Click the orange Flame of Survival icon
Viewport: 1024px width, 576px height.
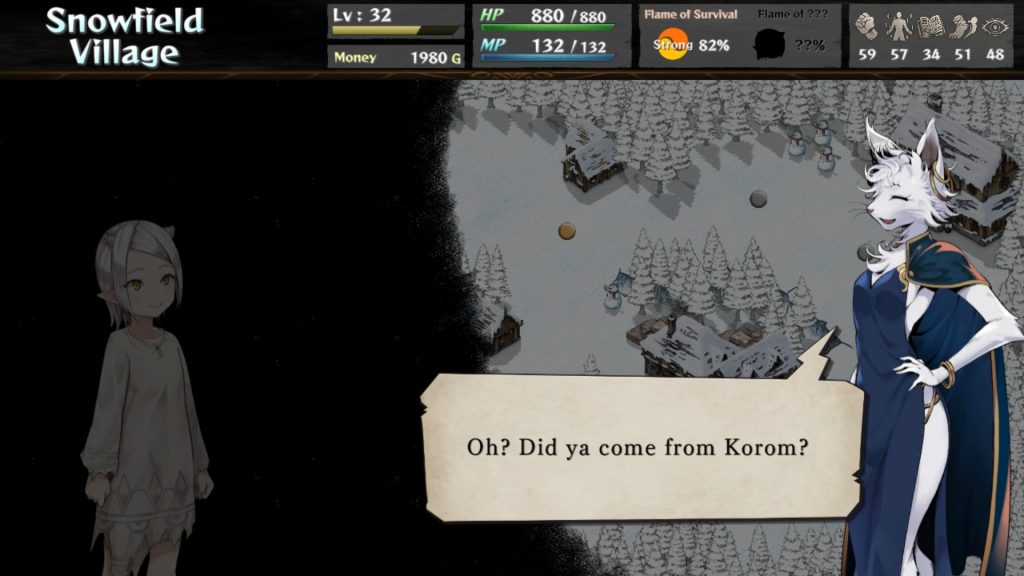click(x=672, y=44)
